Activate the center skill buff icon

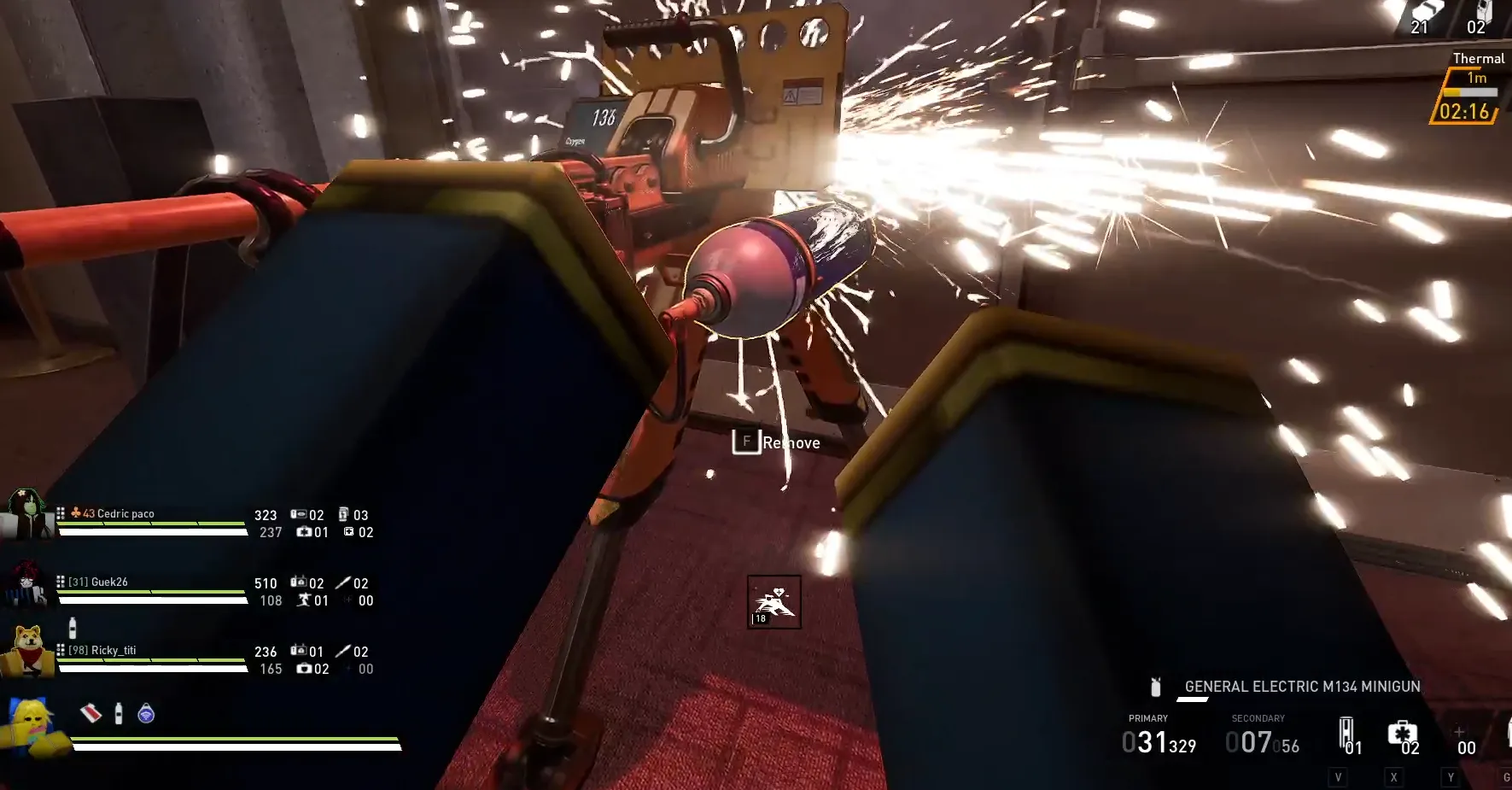tap(774, 602)
